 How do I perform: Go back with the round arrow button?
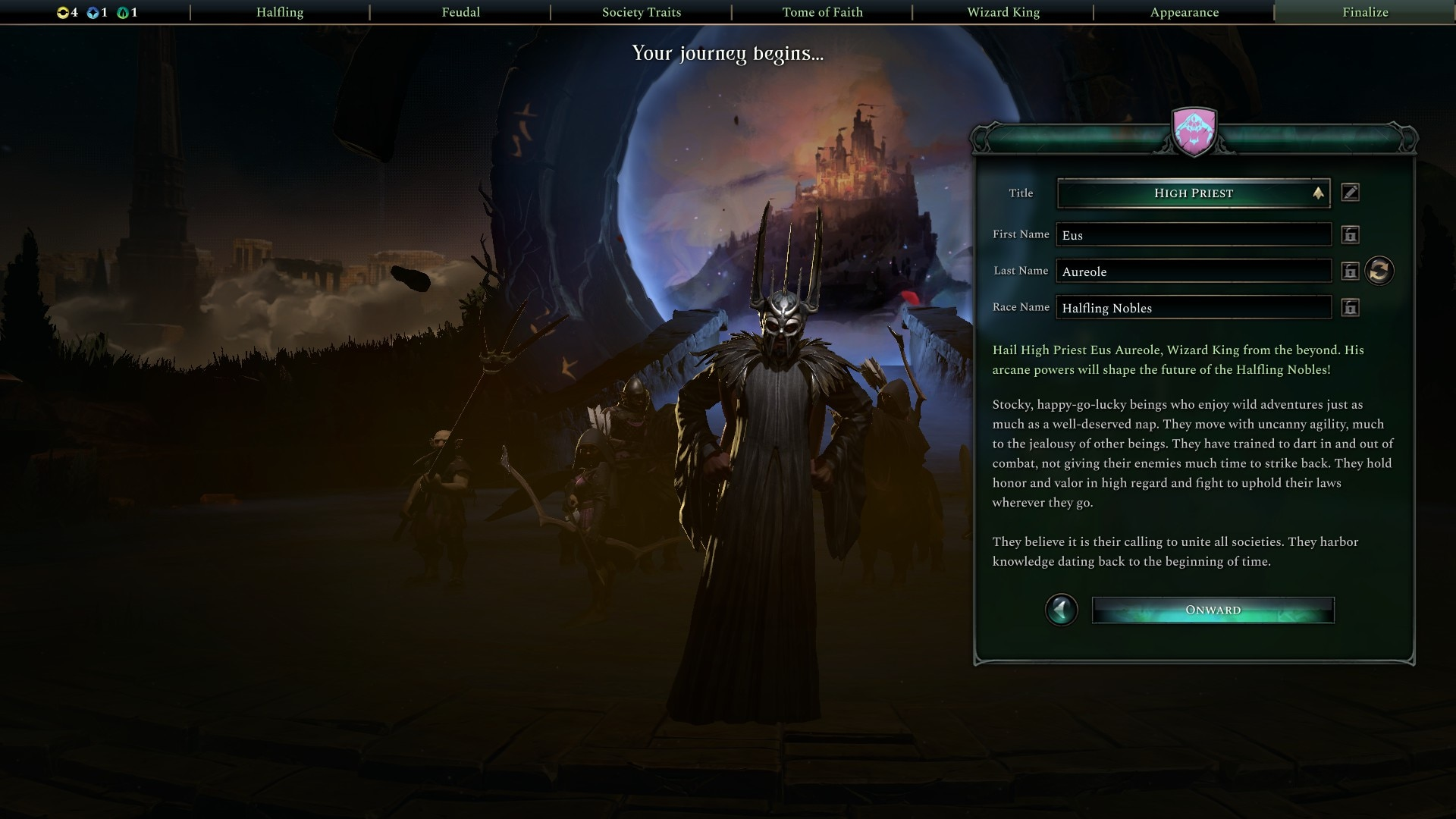pos(1061,610)
